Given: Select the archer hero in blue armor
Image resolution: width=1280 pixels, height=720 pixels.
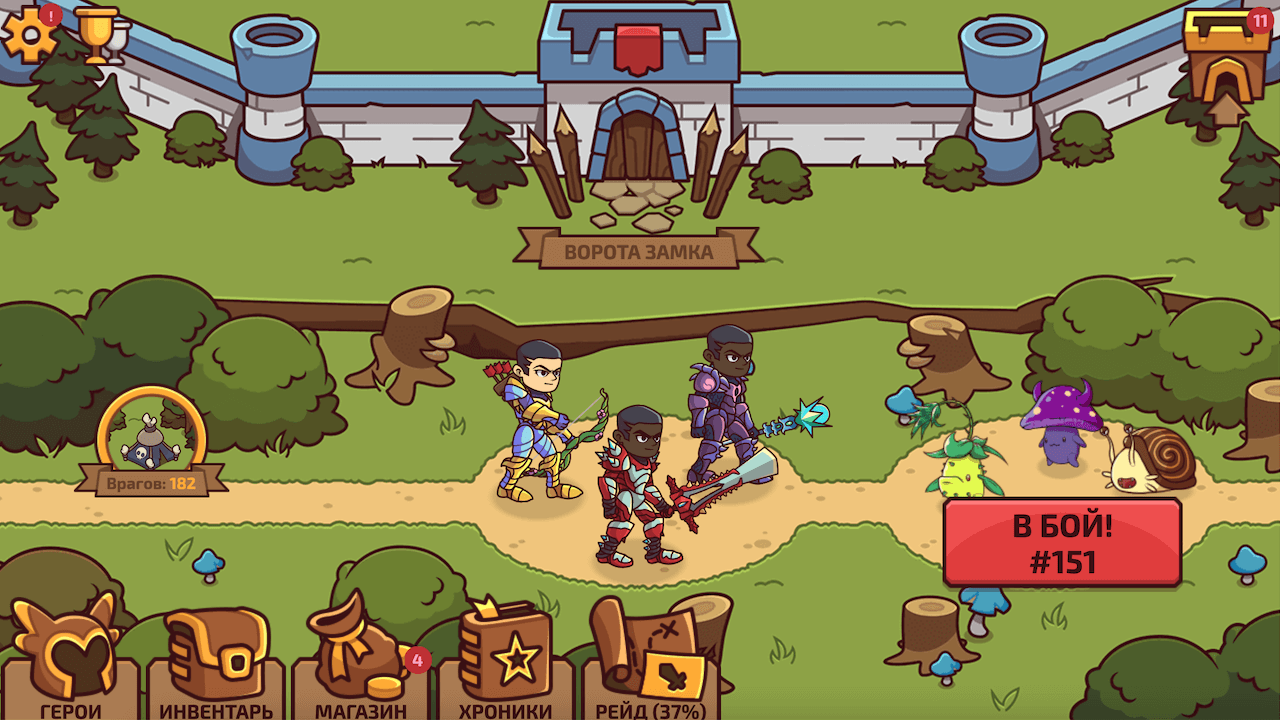Looking at the screenshot, I should point(540,430).
